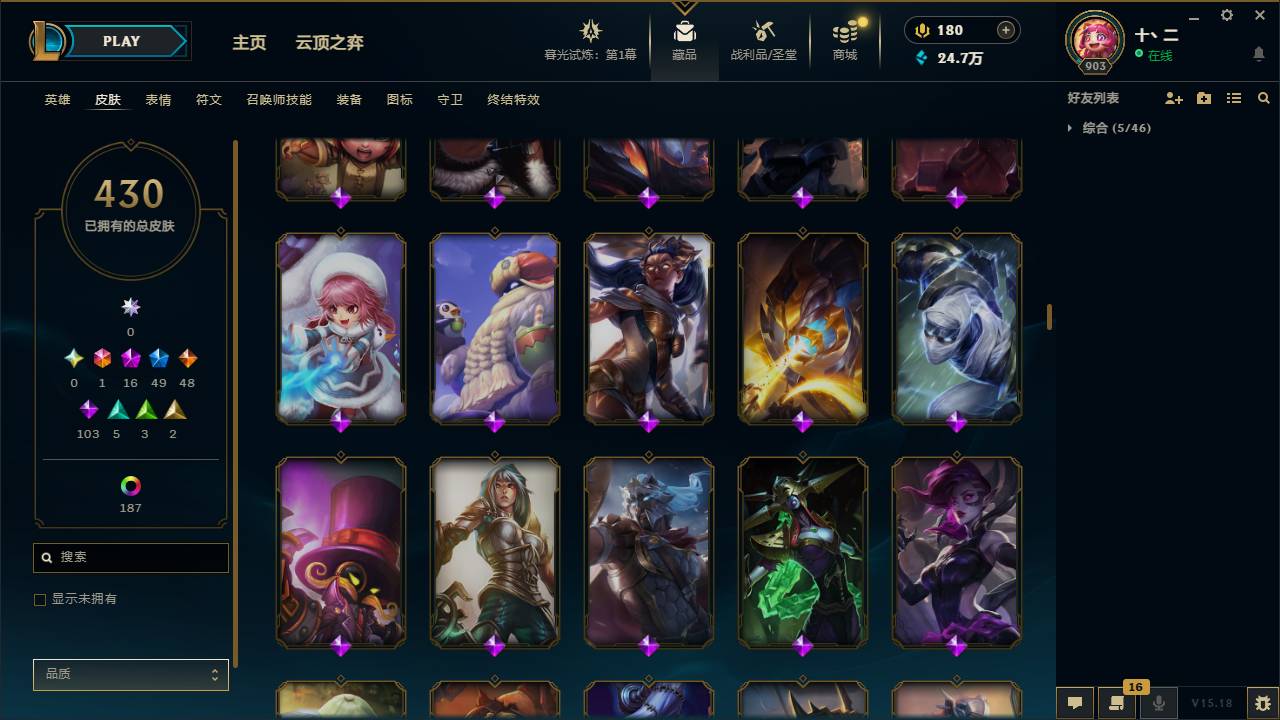The height and width of the screenshot is (720, 1280).
Task: Enable the 显示未拥有 checkbox
Action: pos(40,599)
